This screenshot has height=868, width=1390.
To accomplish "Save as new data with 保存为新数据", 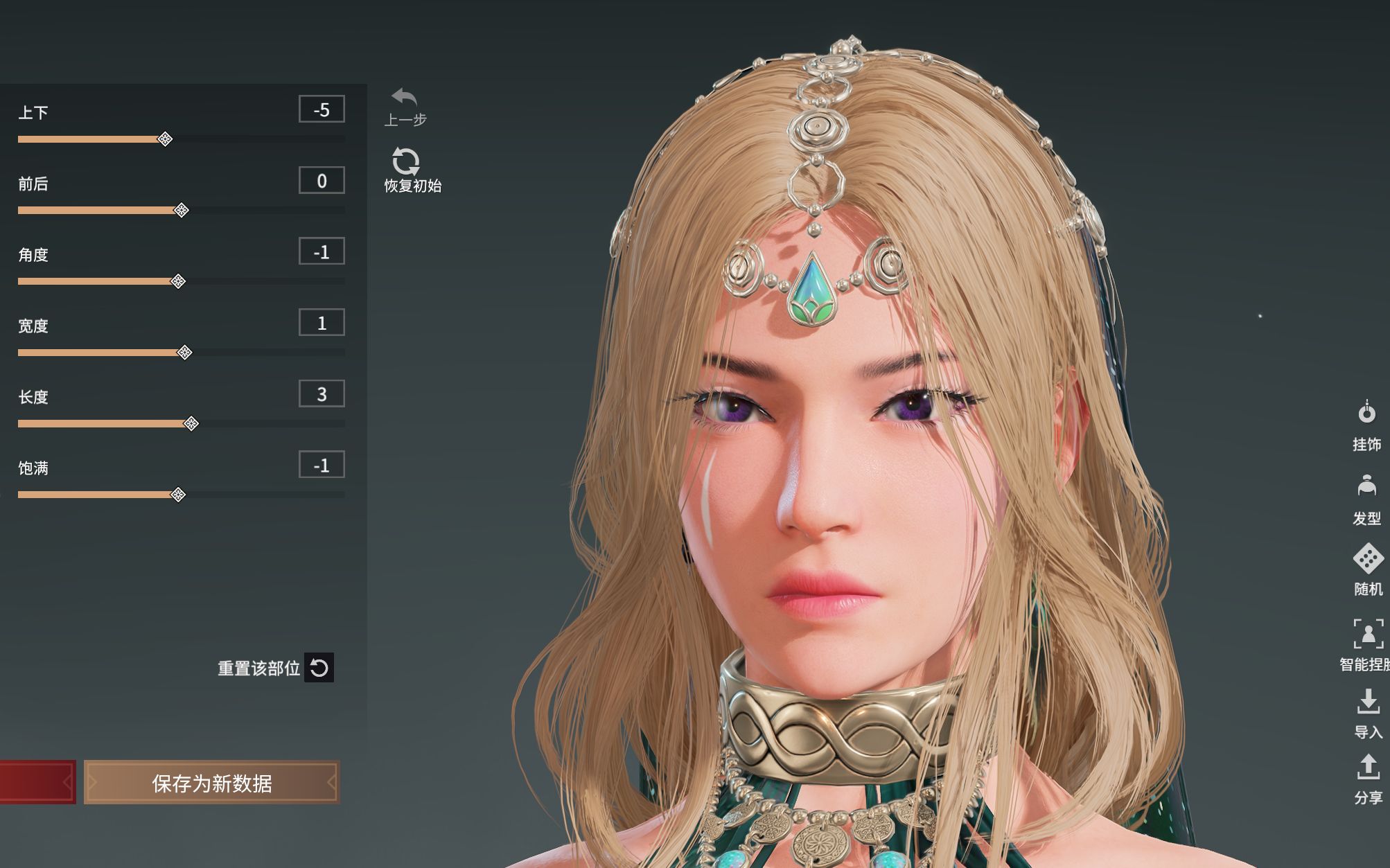I will point(212,783).
